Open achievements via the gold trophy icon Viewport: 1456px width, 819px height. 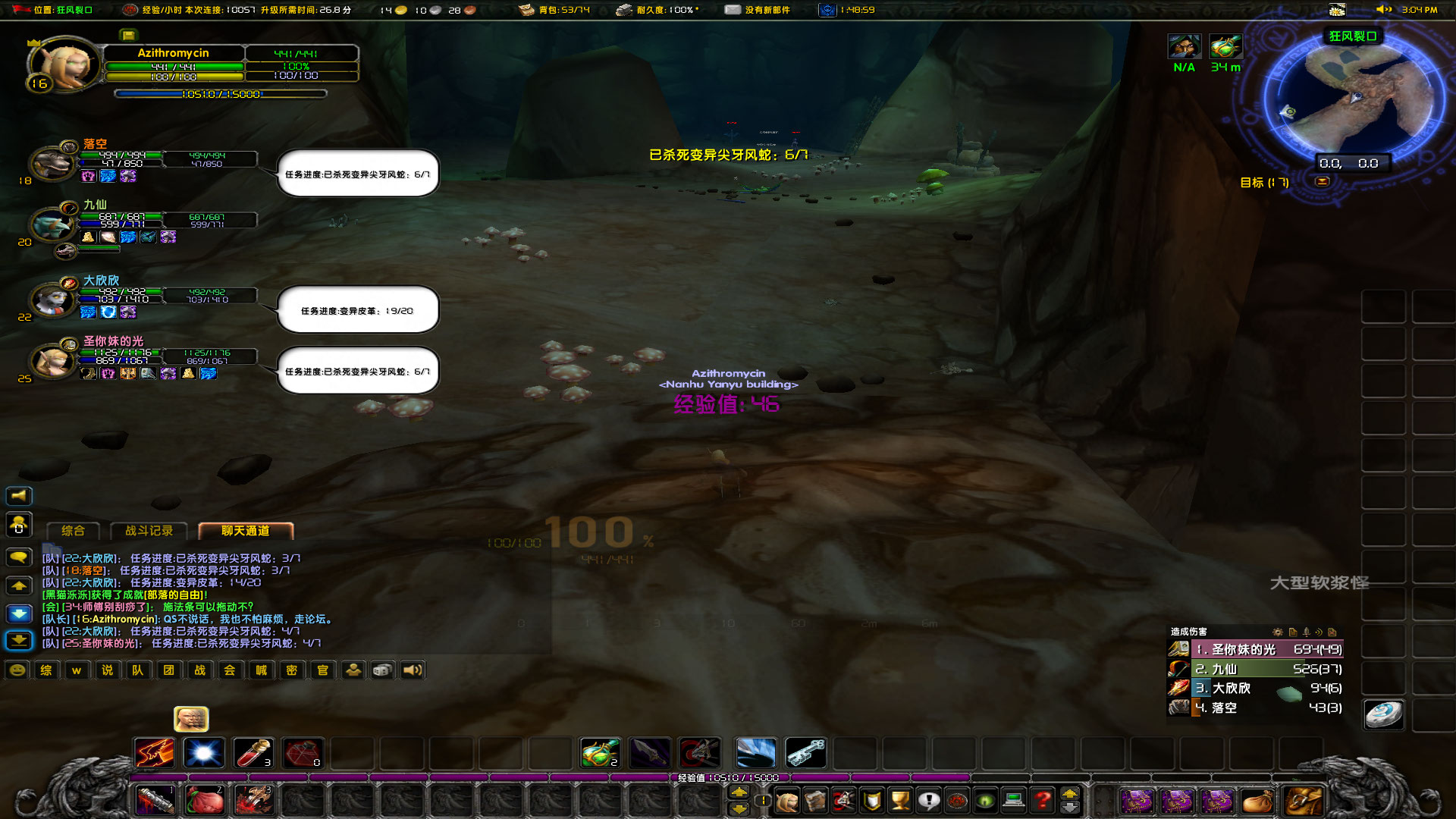click(x=899, y=800)
